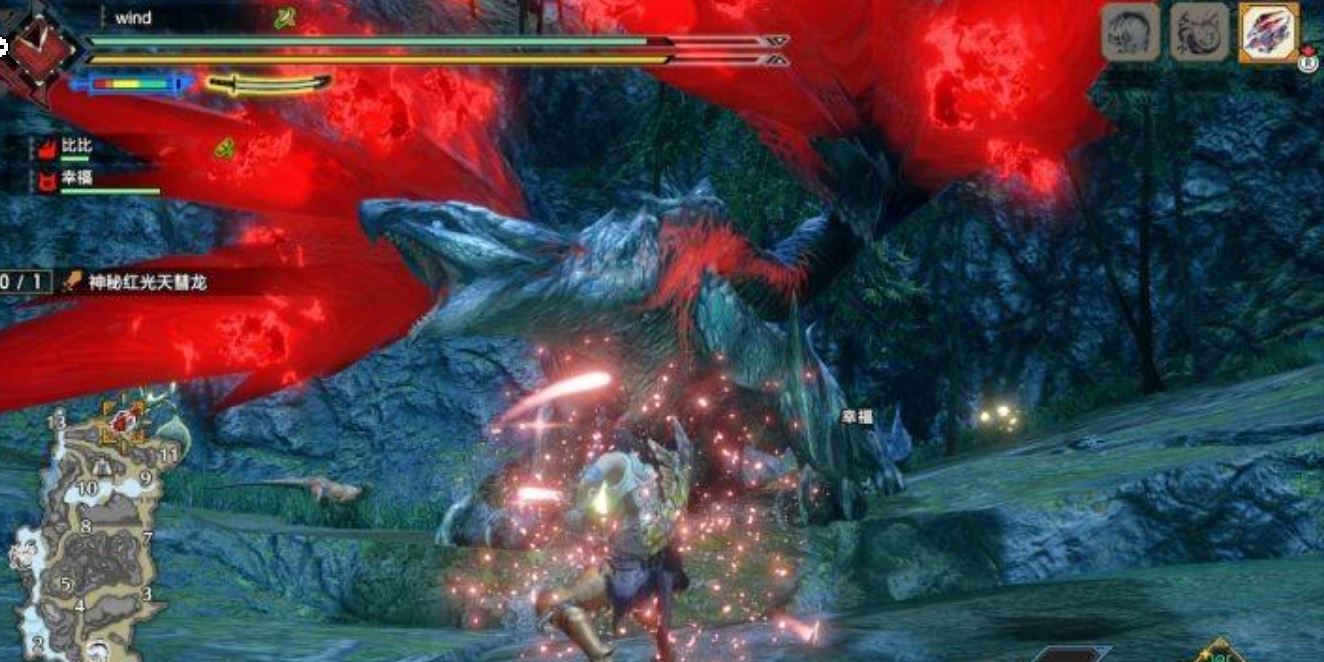This screenshot has height=662, width=1324.
Task: Click the quest timer clock emblem
Action: 38,50
